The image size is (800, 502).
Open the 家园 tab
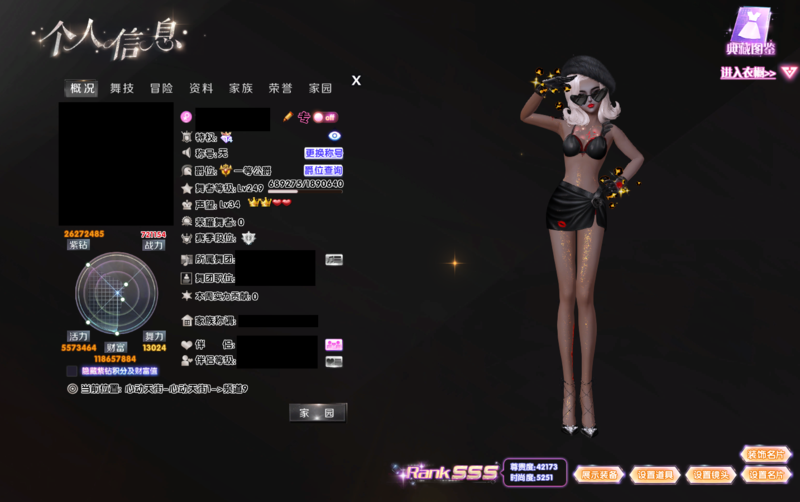[320, 88]
